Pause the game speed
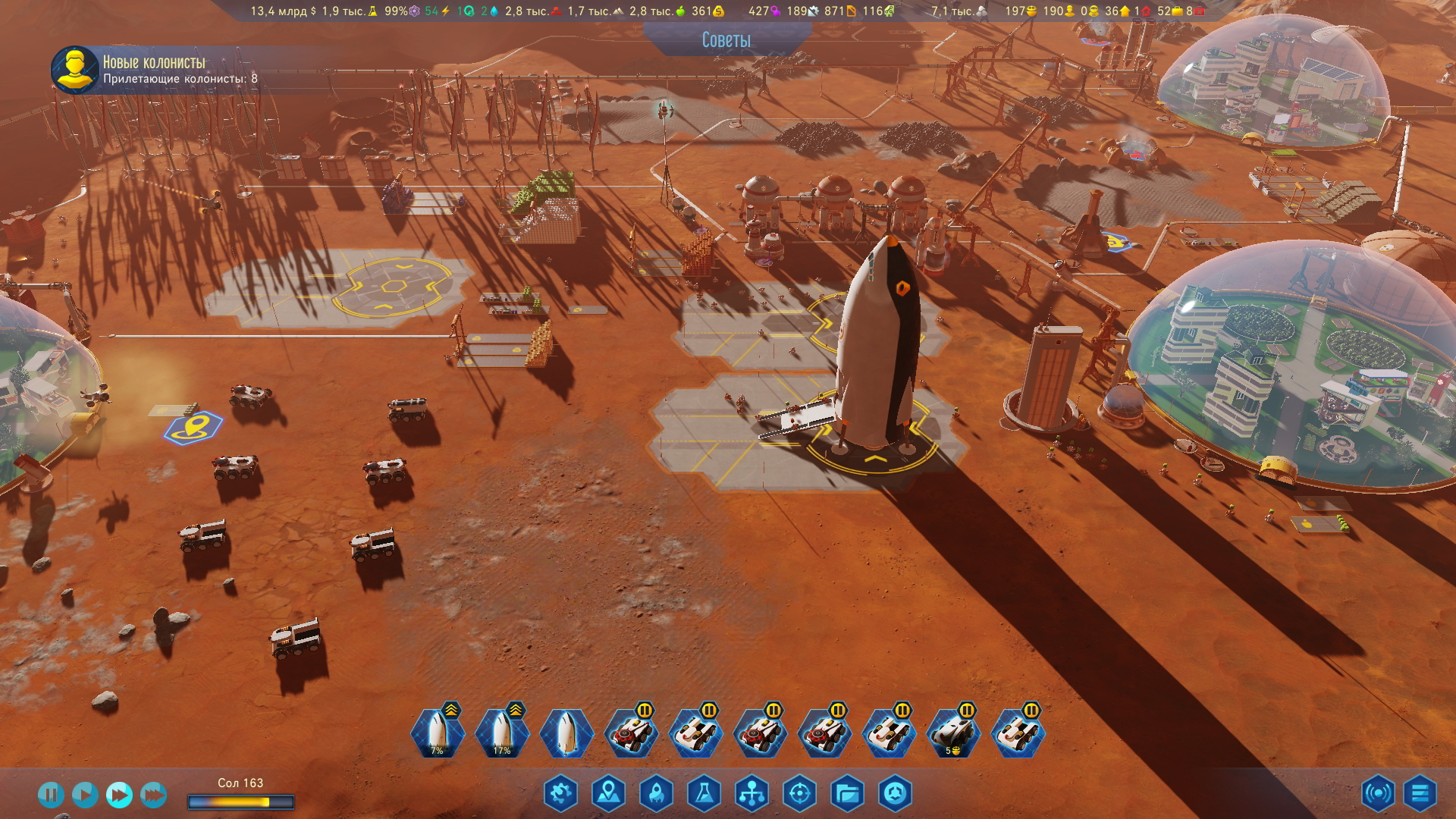The width and height of the screenshot is (1456, 819). (51, 795)
